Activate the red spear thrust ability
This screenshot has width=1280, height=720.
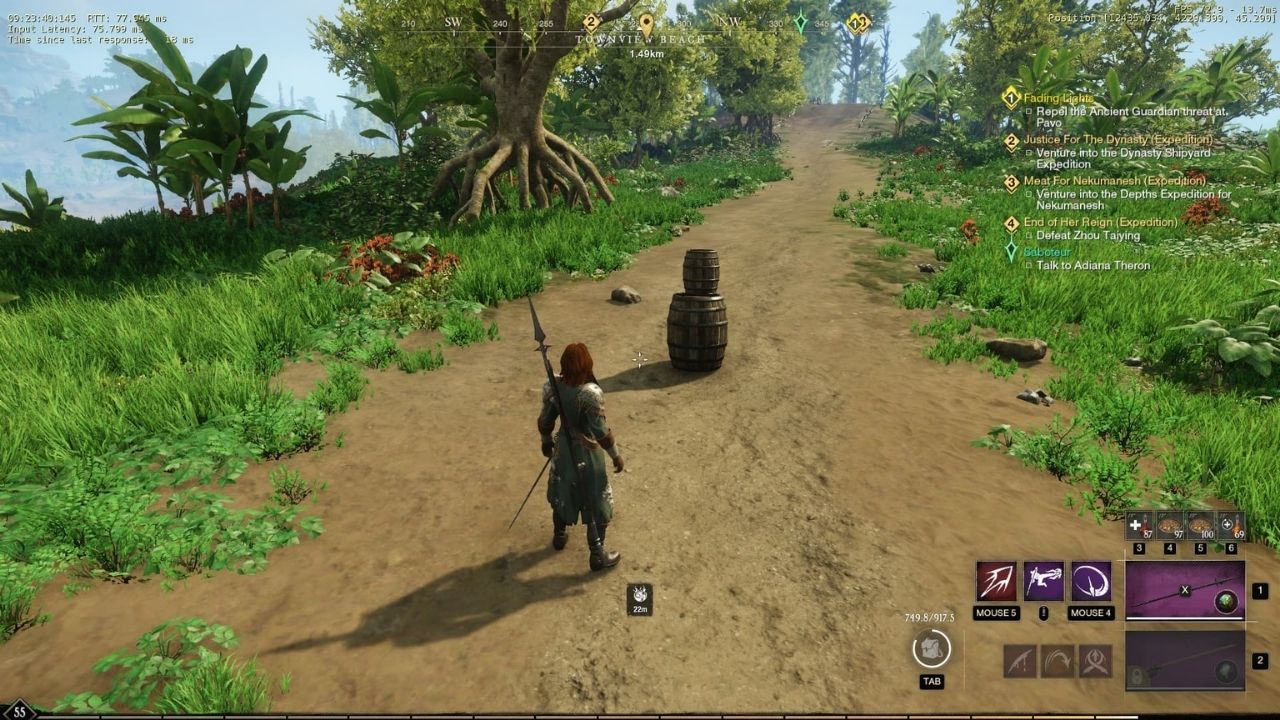pos(996,582)
